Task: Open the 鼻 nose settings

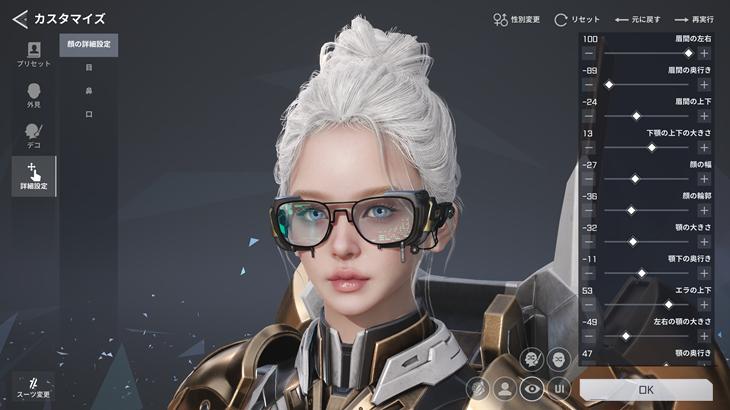Action: point(89,91)
